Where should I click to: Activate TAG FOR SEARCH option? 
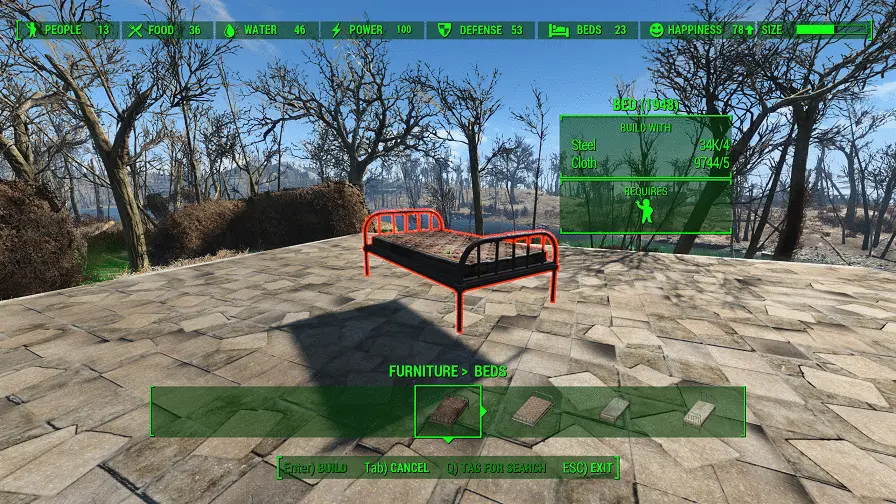(497, 468)
